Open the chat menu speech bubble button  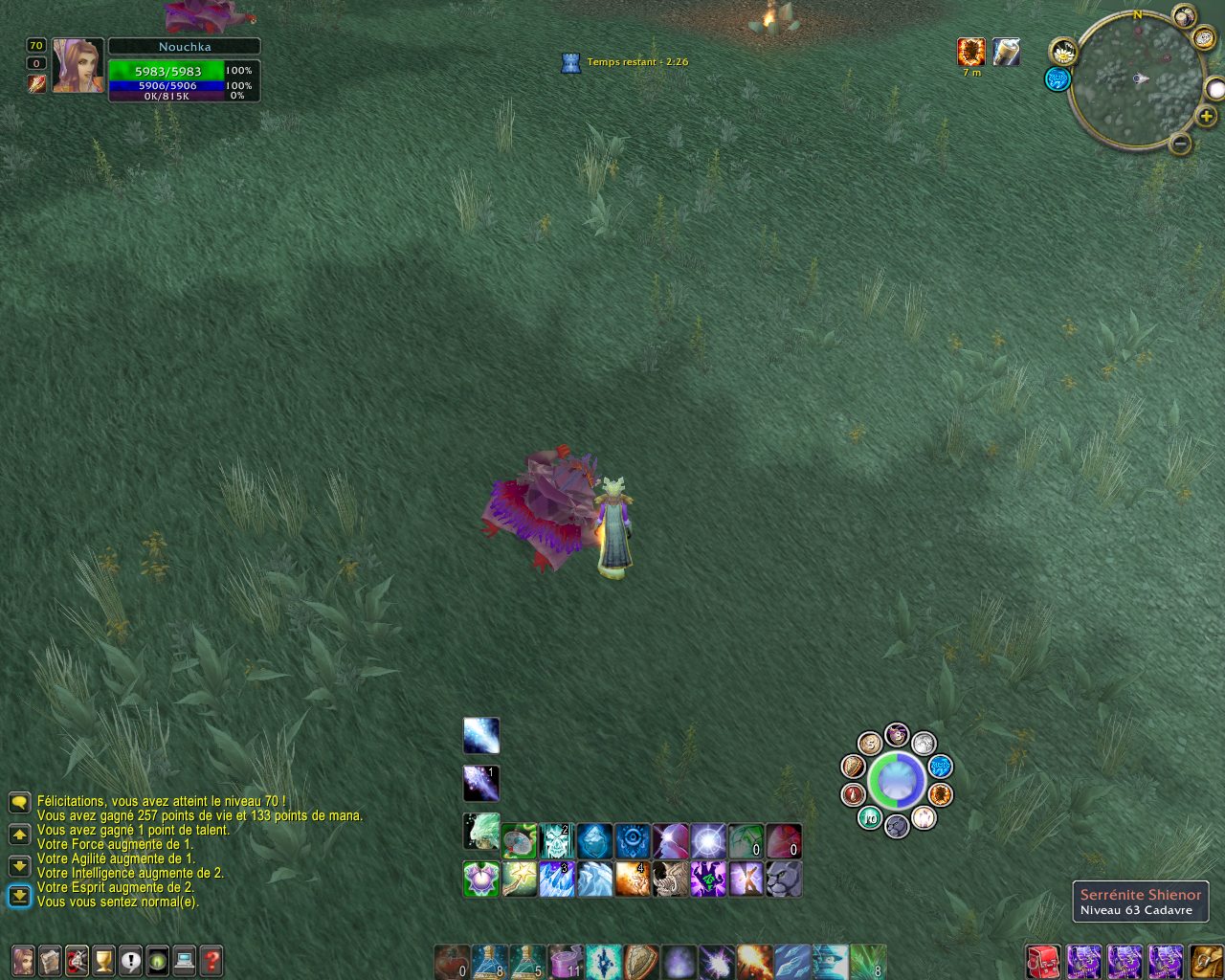(x=19, y=802)
